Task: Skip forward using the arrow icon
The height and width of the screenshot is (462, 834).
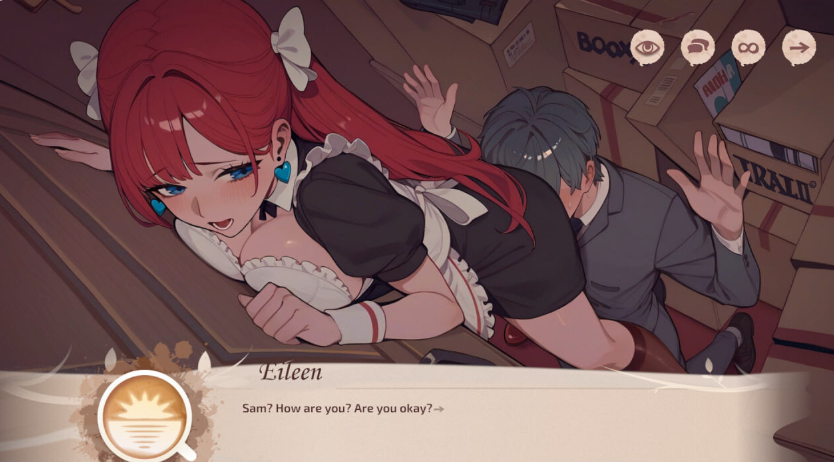Action: point(798,46)
